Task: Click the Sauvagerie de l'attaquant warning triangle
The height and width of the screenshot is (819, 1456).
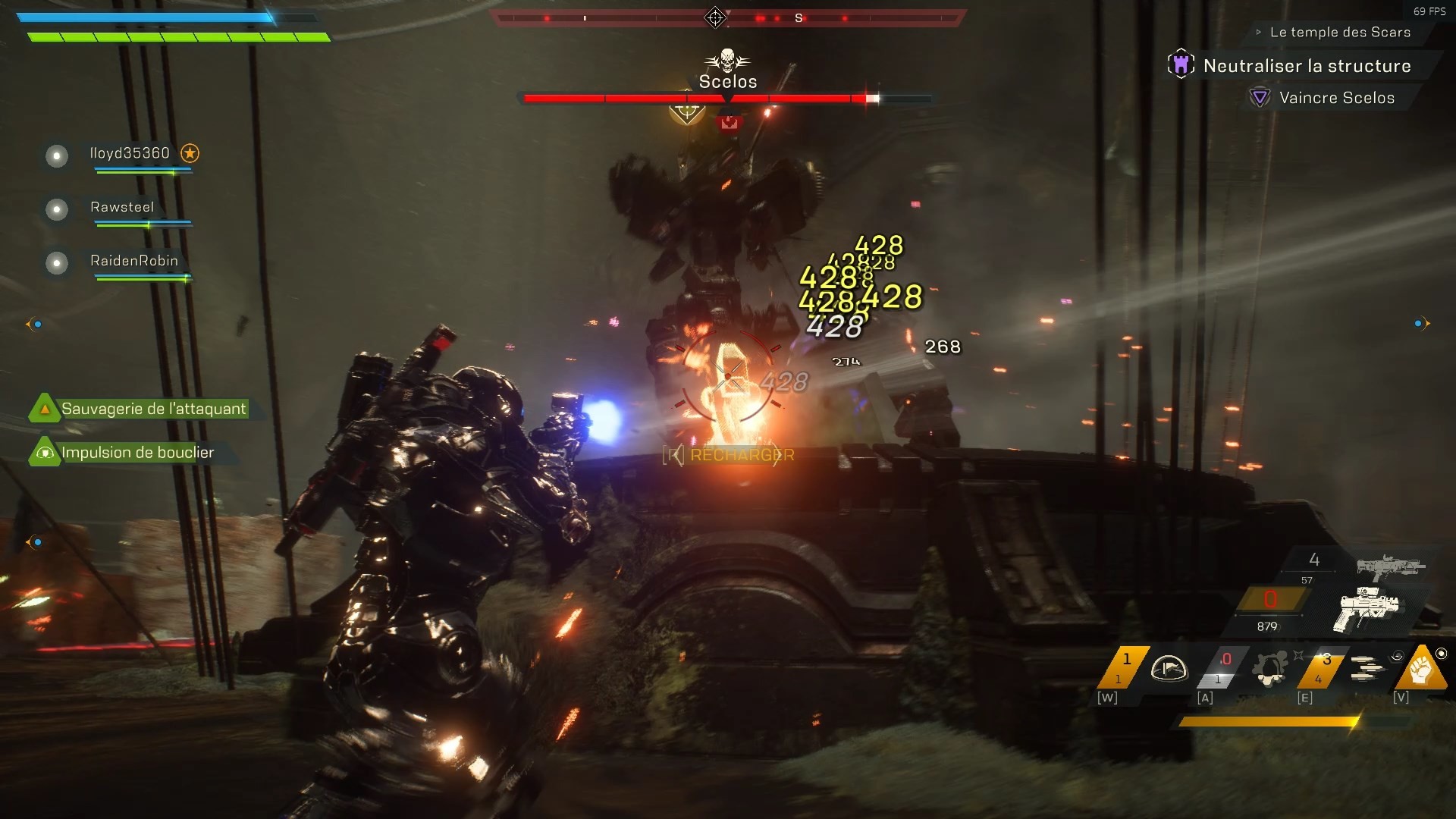Action: coord(45,408)
